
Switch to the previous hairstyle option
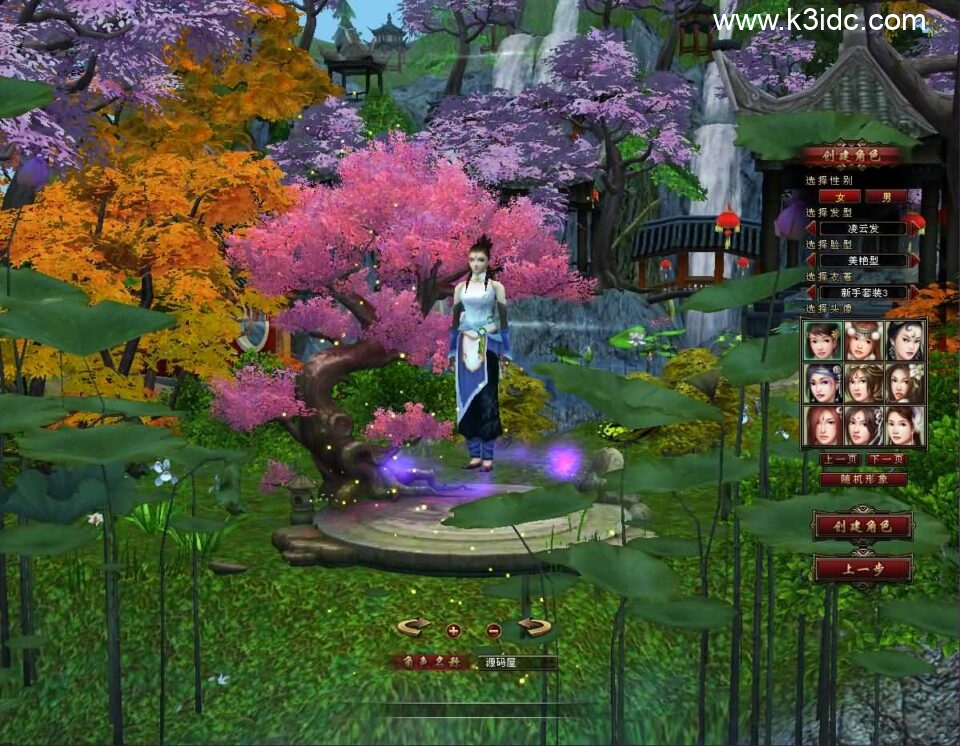pyautogui.click(x=811, y=228)
